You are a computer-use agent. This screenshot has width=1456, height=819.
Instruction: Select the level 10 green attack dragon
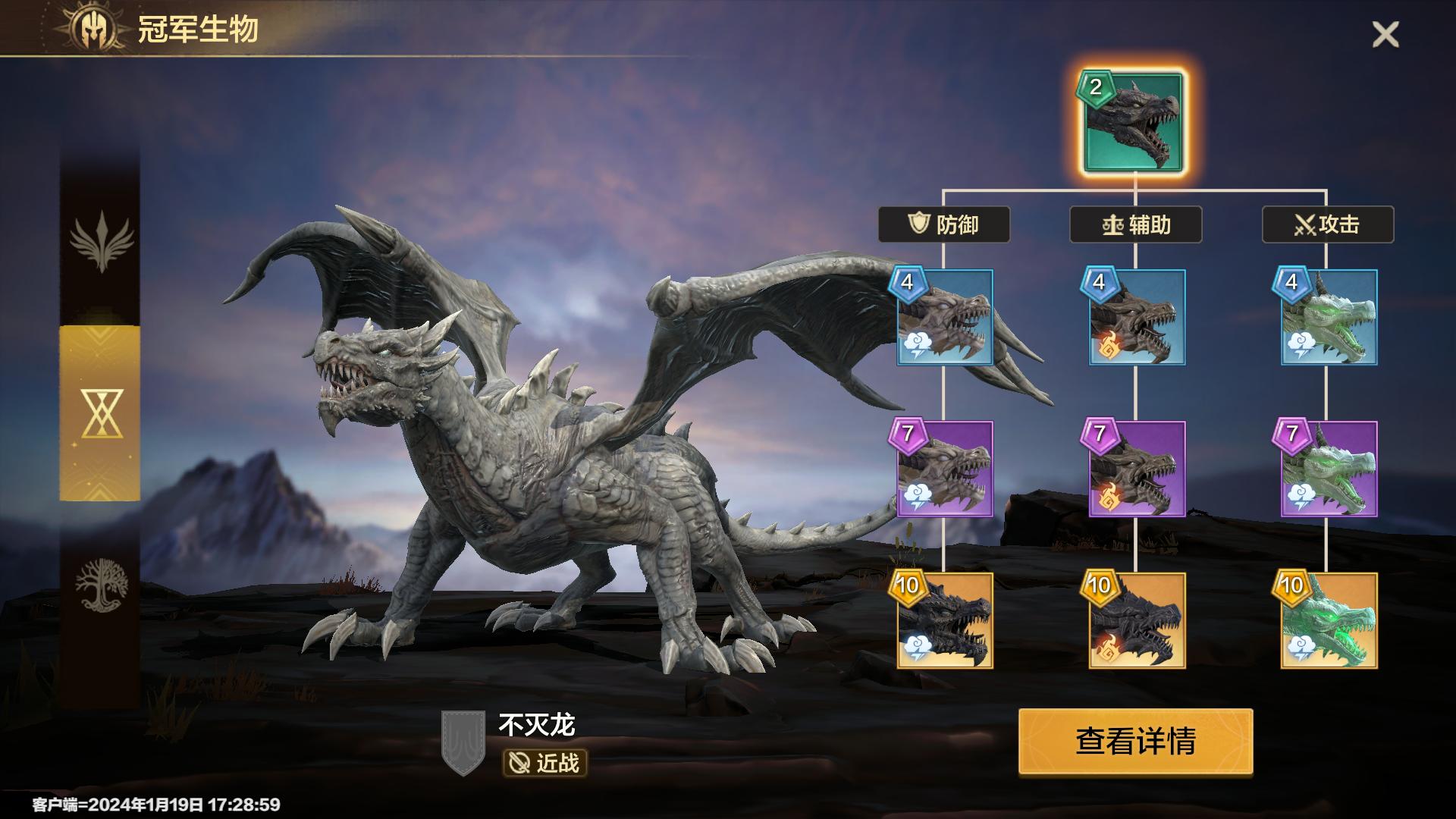pyautogui.click(x=1329, y=620)
